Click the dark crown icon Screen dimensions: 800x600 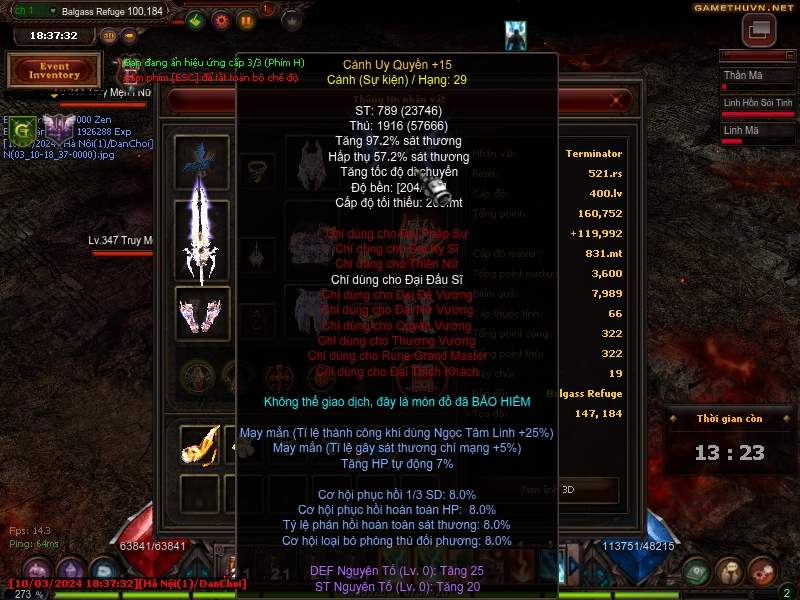point(292,20)
